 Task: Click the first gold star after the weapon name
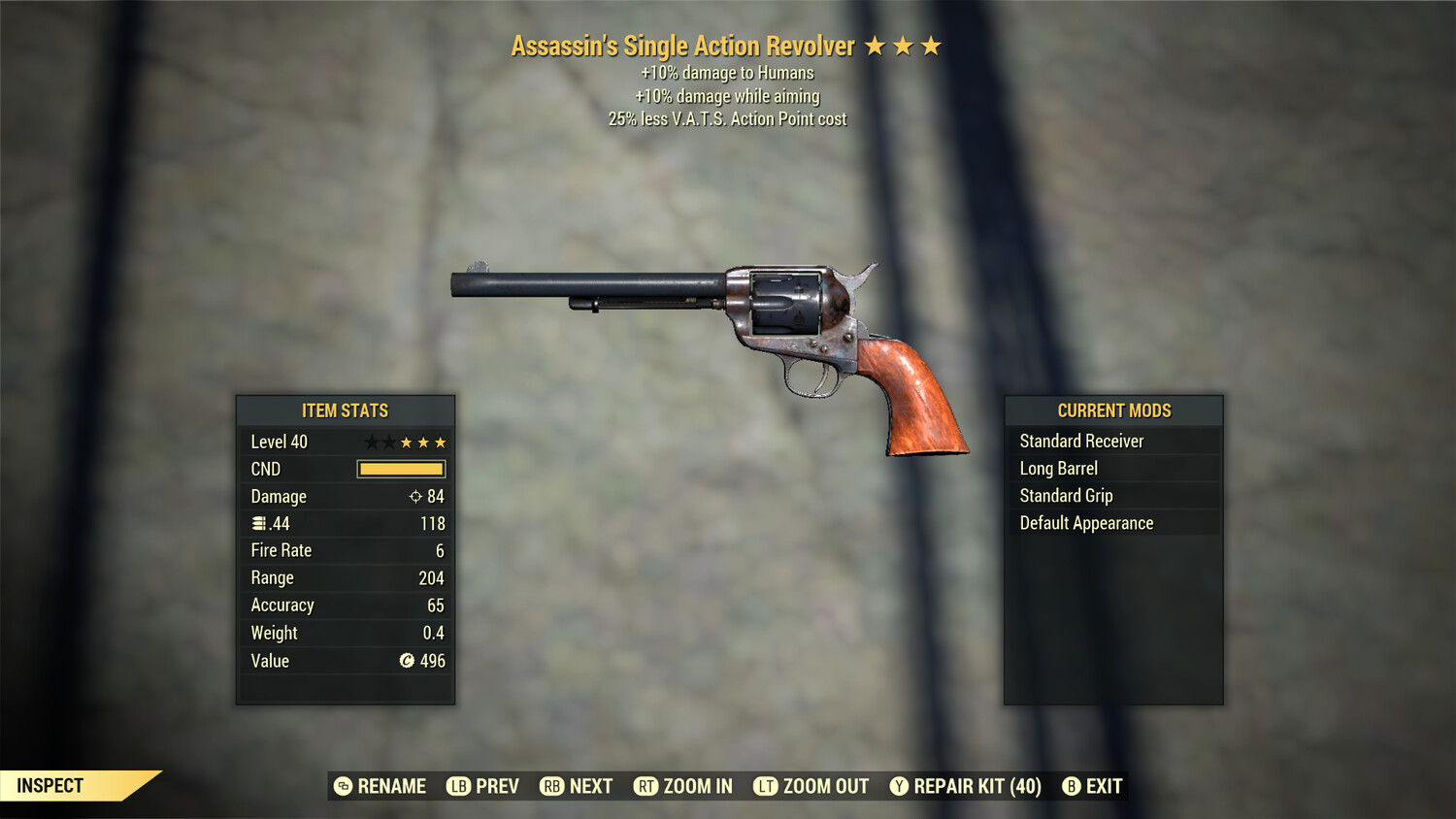[x=877, y=45]
